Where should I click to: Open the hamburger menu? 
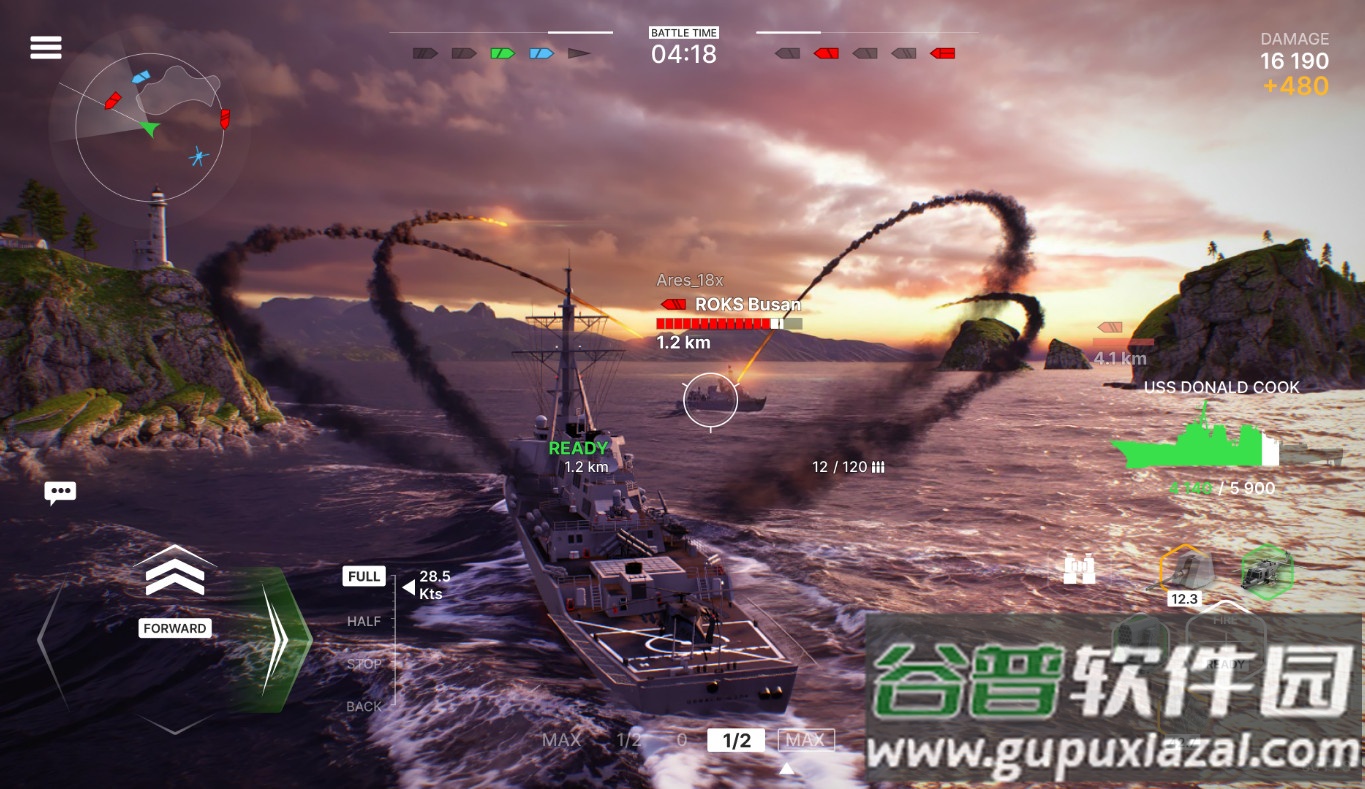click(x=45, y=47)
